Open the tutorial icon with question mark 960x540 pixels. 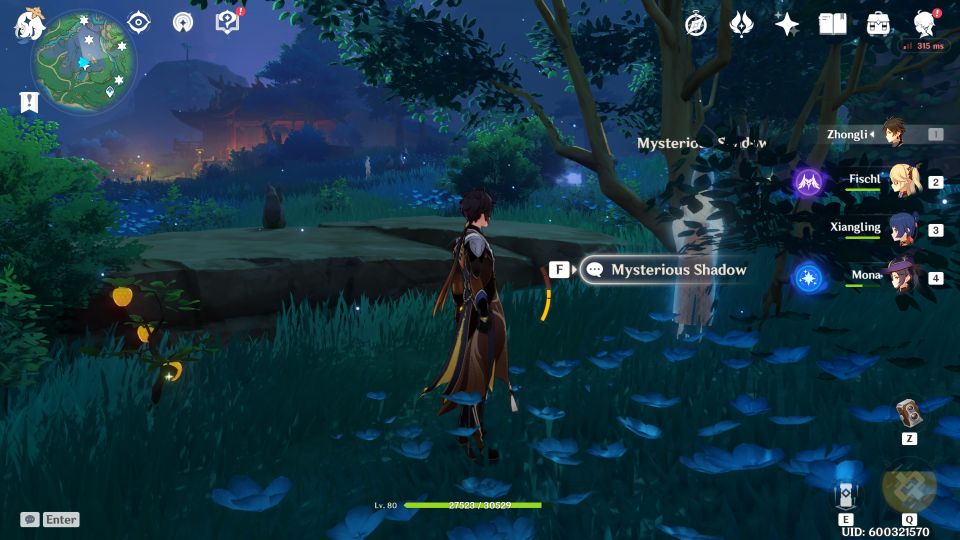227,22
